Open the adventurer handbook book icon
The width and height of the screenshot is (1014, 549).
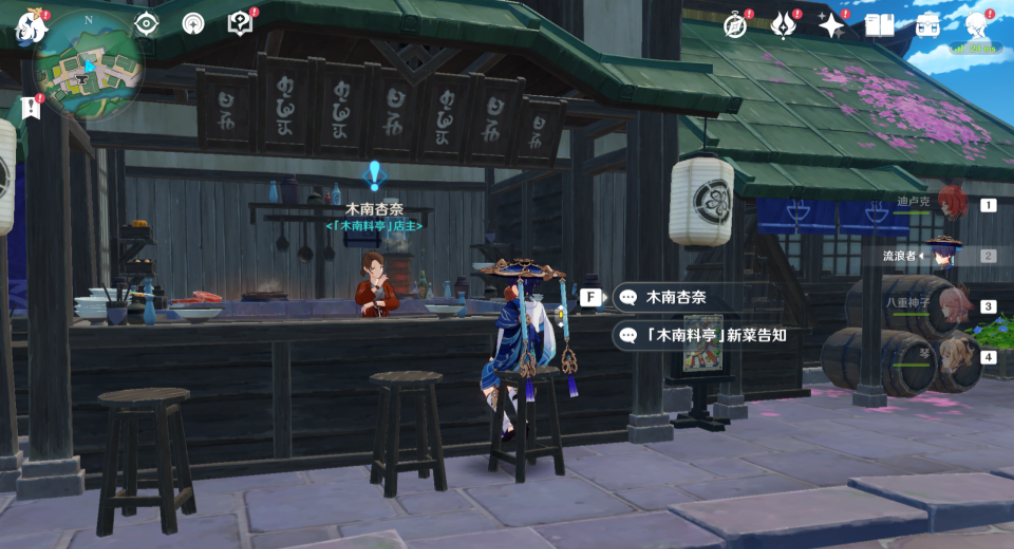pyautogui.click(x=879, y=26)
